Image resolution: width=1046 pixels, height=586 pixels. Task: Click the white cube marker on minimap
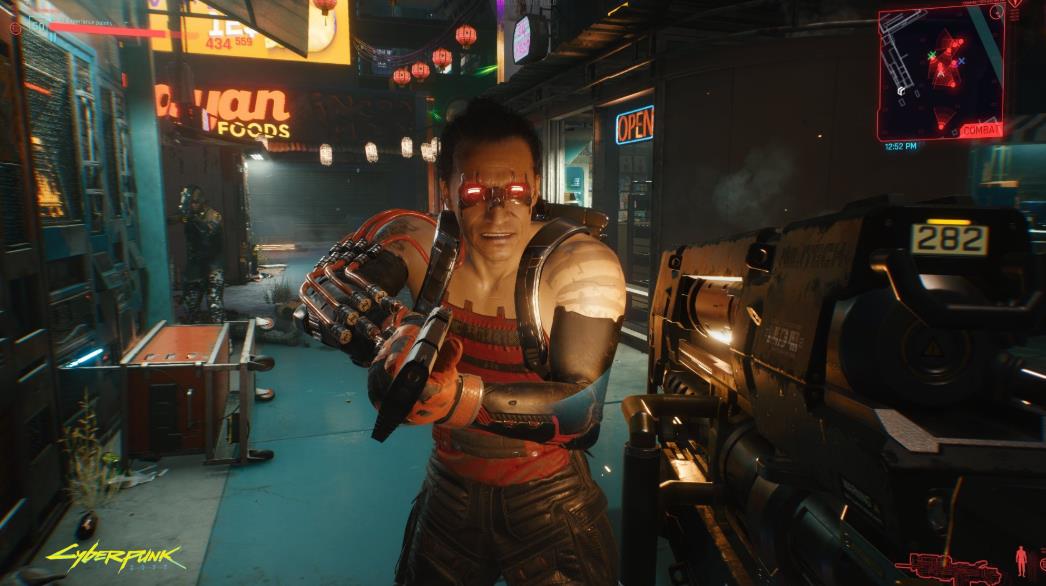pyautogui.click(x=901, y=91)
